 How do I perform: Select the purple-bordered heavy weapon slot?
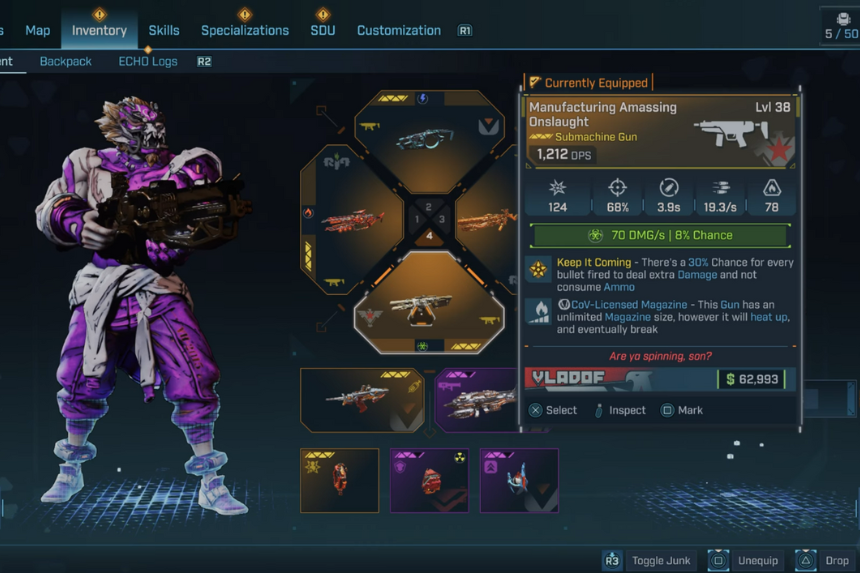click(x=477, y=399)
